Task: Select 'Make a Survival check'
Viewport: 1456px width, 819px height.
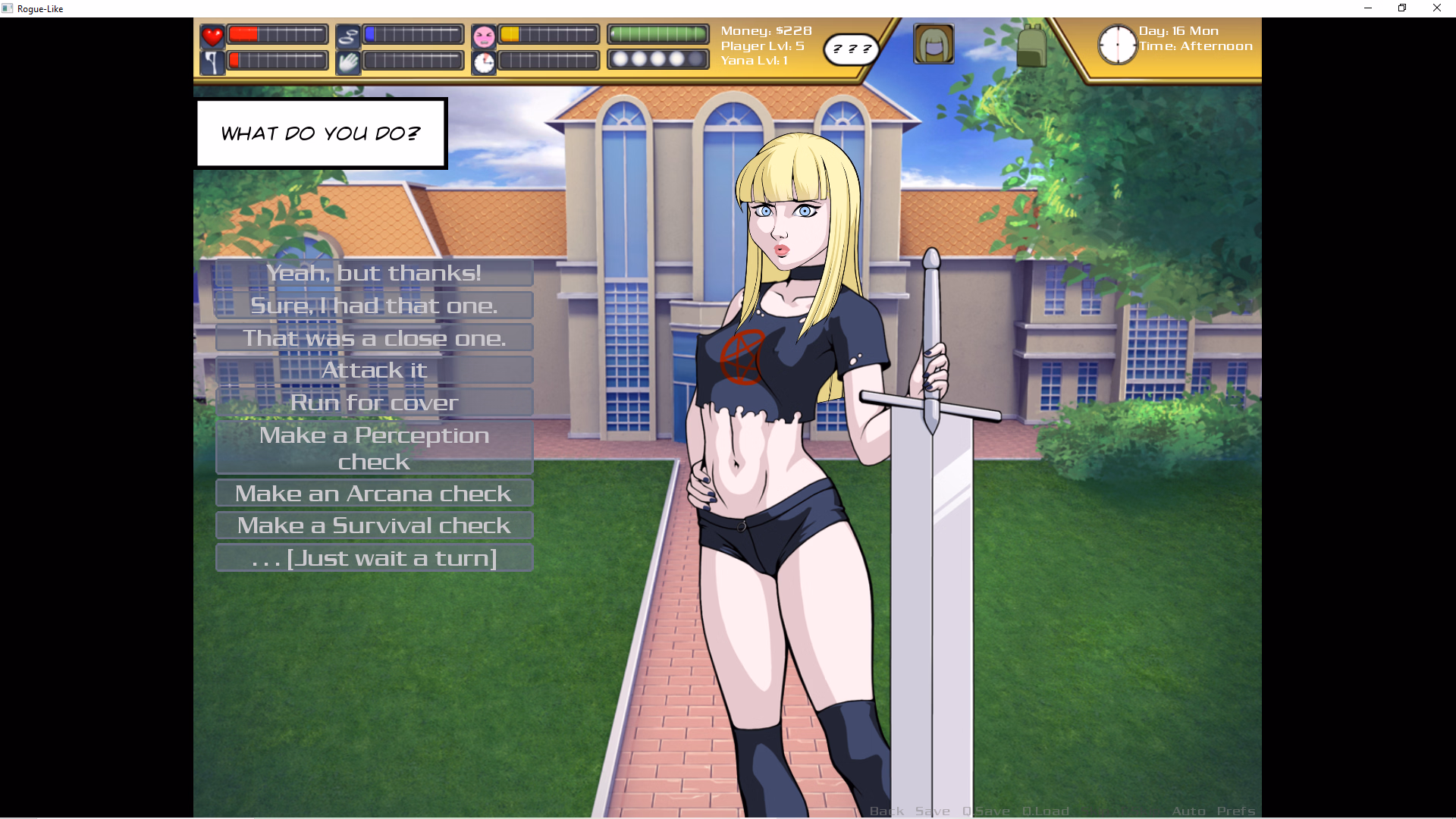Action: (374, 526)
